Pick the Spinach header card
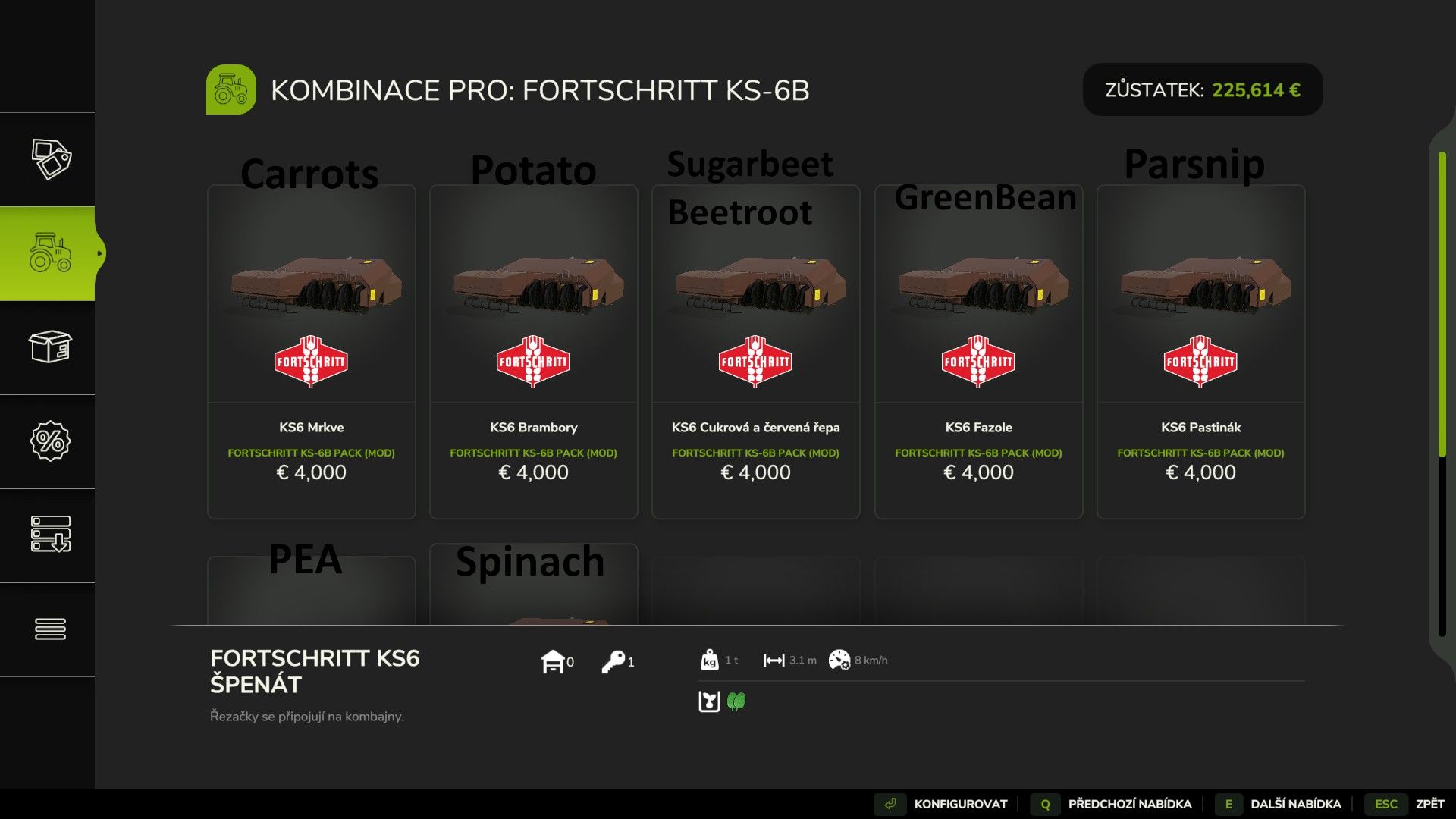This screenshot has width=1456, height=819. click(533, 588)
